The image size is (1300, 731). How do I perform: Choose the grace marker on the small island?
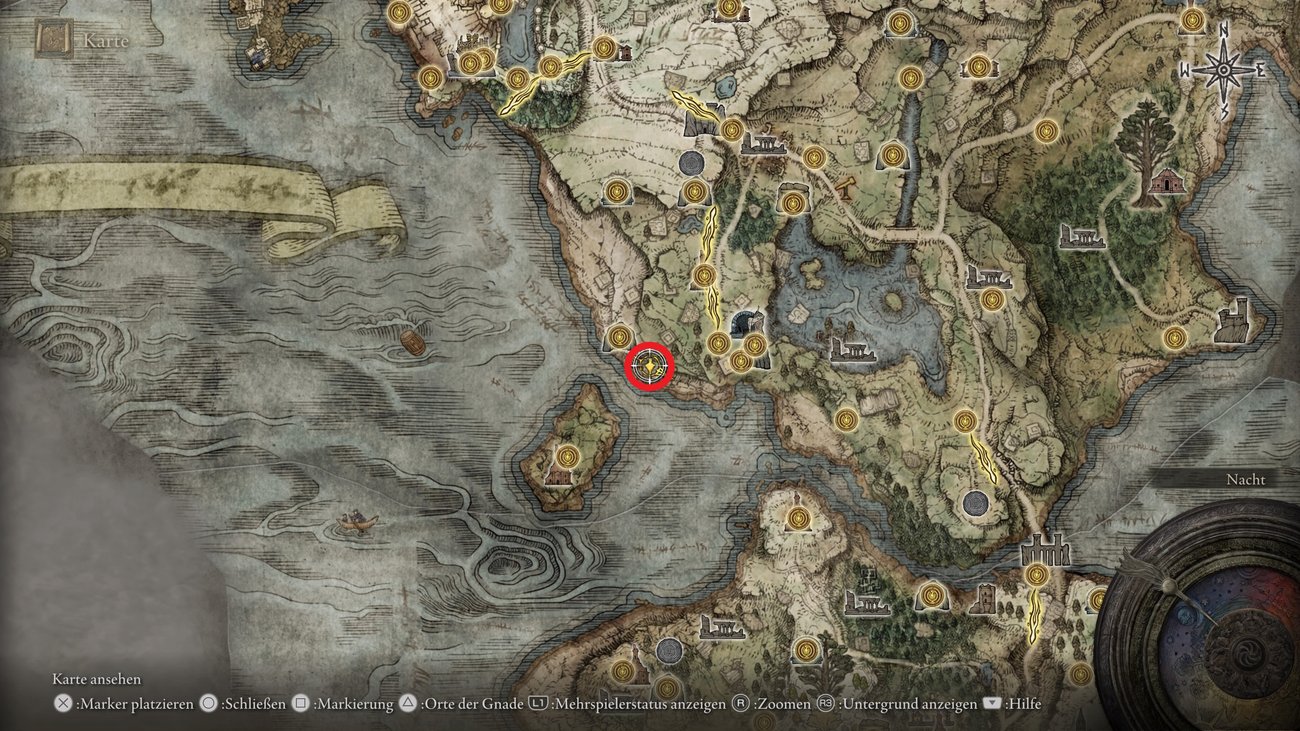[569, 457]
